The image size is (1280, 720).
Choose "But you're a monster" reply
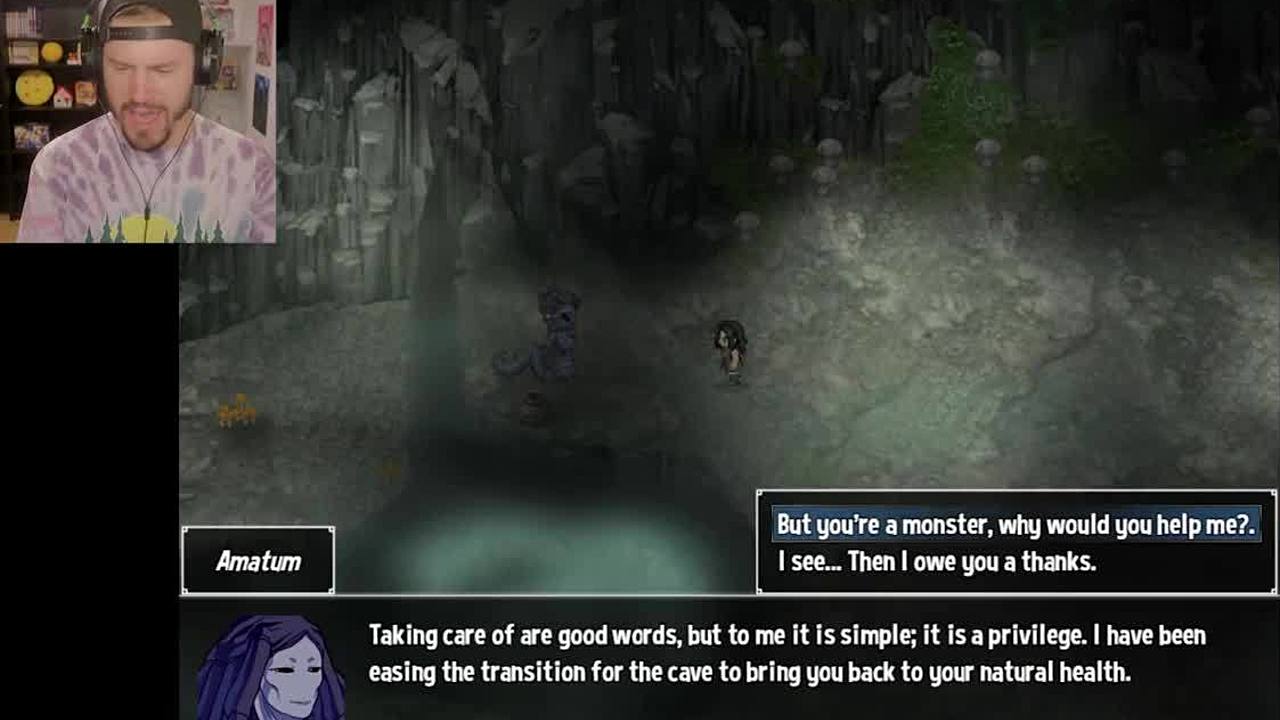(1015, 525)
